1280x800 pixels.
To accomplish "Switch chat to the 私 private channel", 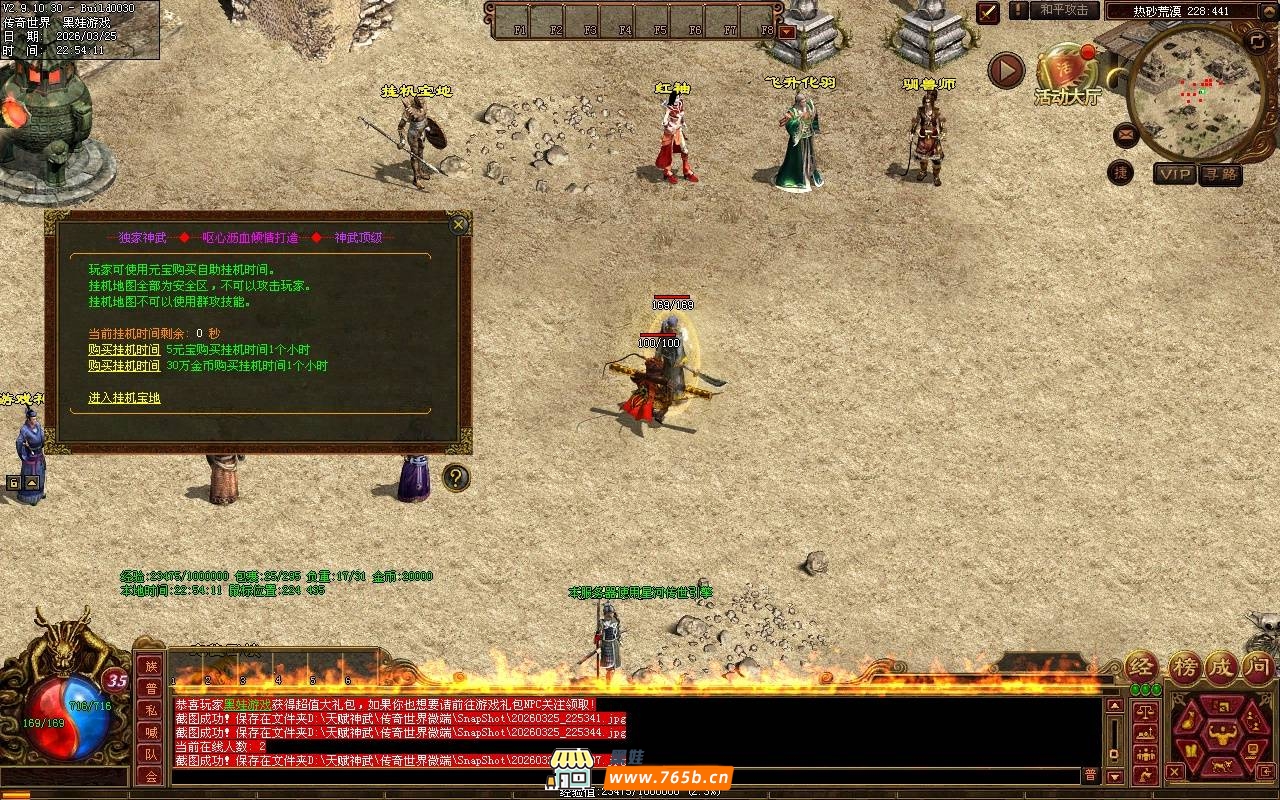I will tap(150, 710).
